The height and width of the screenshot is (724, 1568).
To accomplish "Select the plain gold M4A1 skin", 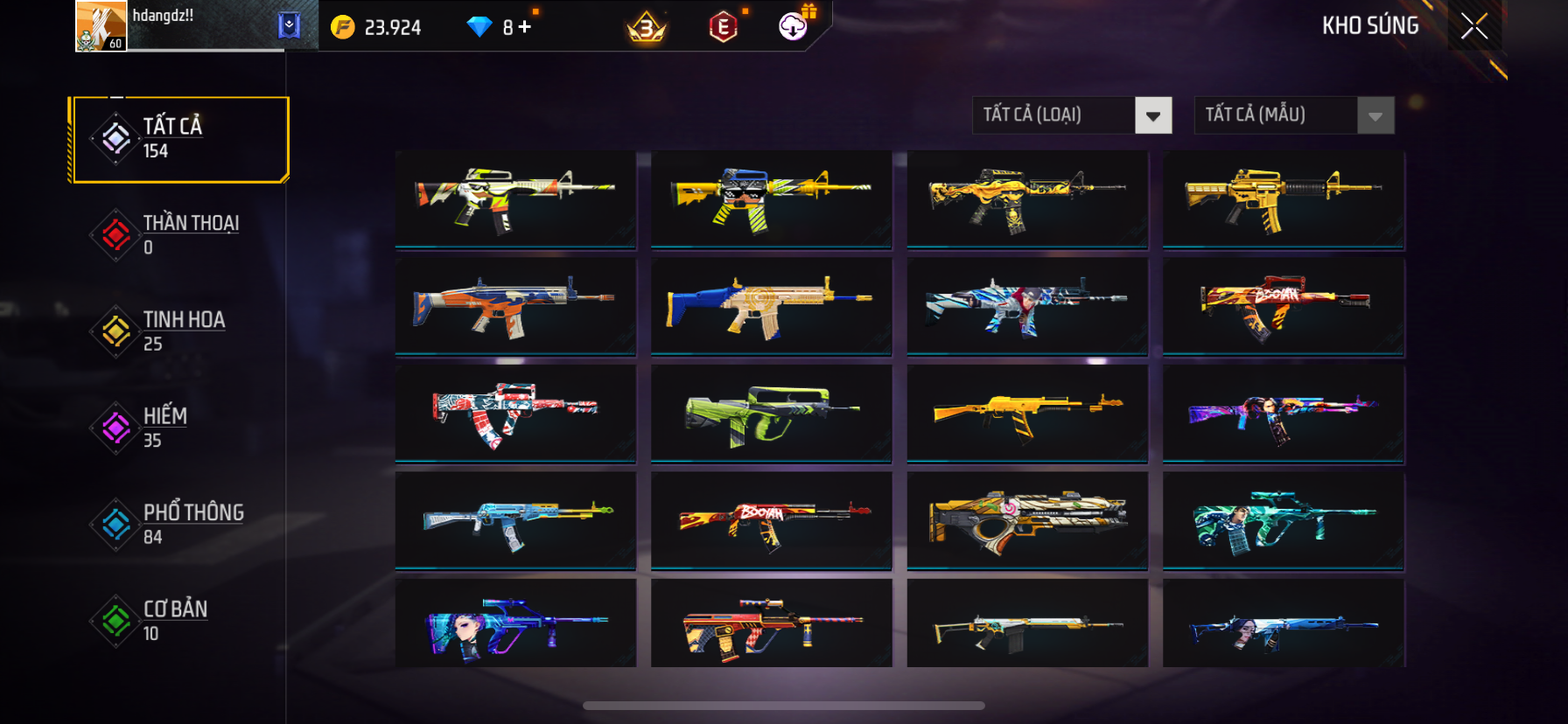I will point(1283,199).
